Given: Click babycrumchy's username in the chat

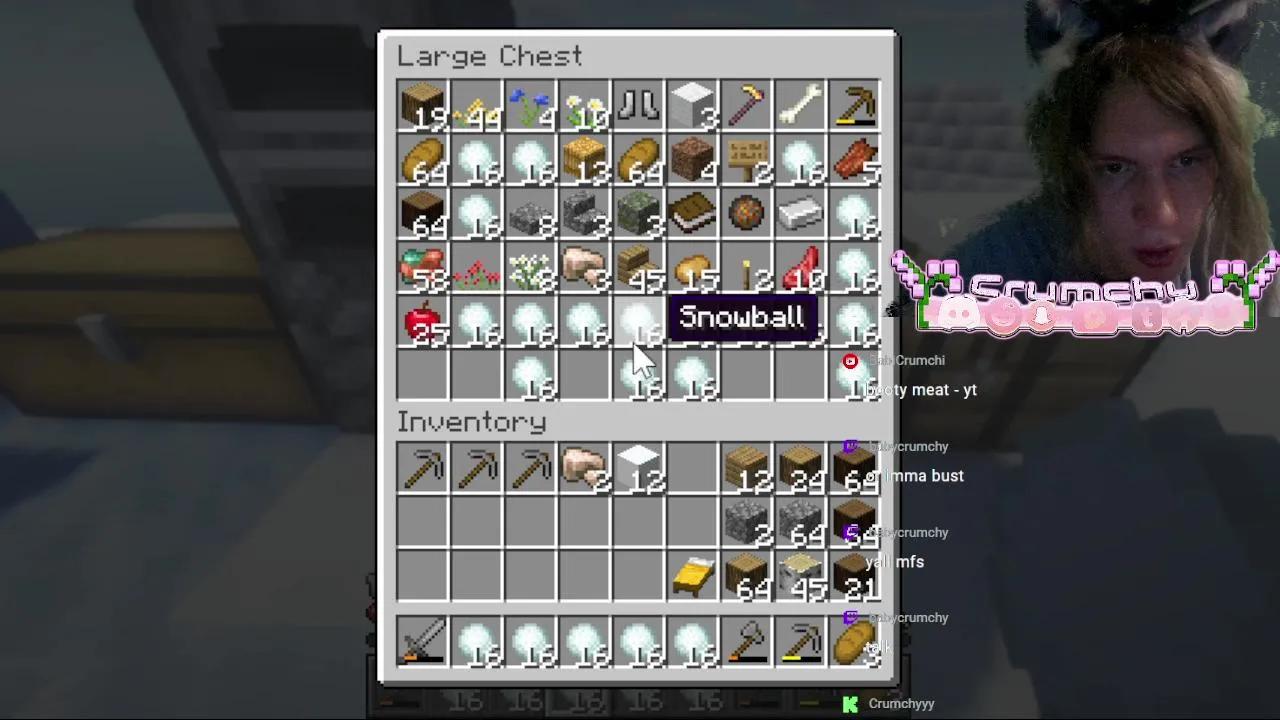Looking at the screenshot, I should [908, 447].
